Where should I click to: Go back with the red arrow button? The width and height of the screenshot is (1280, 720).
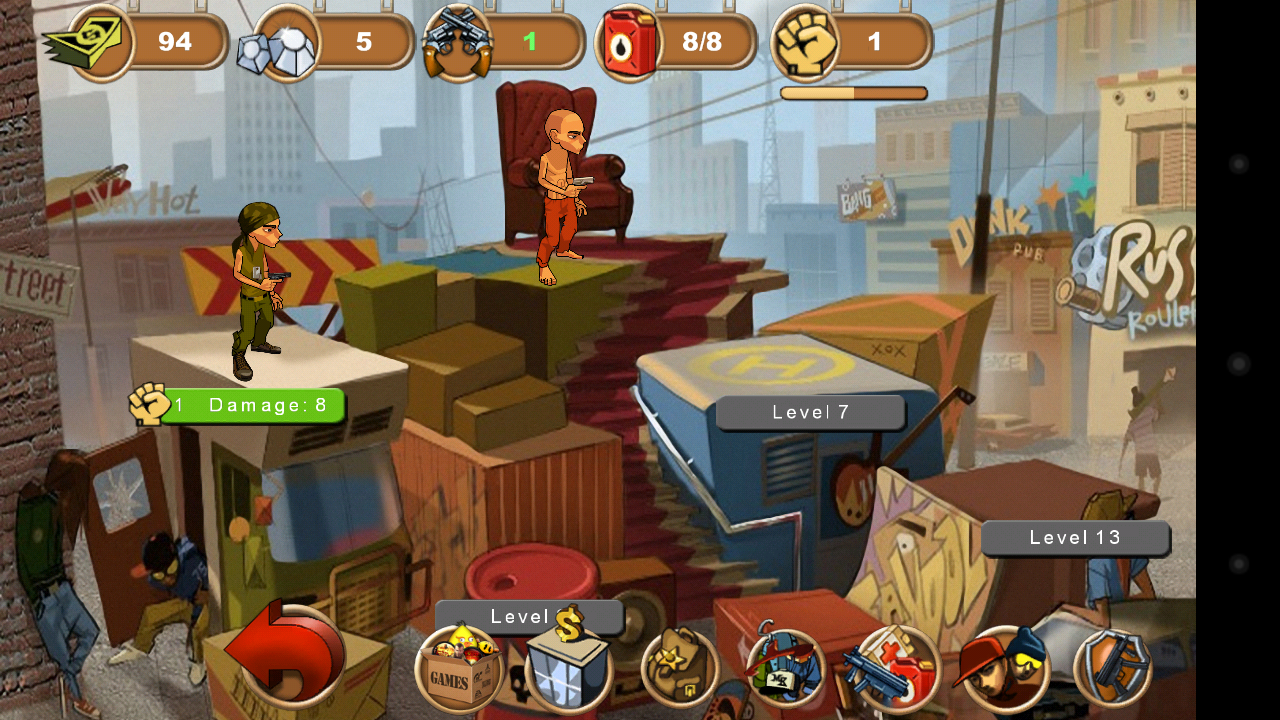288,655
